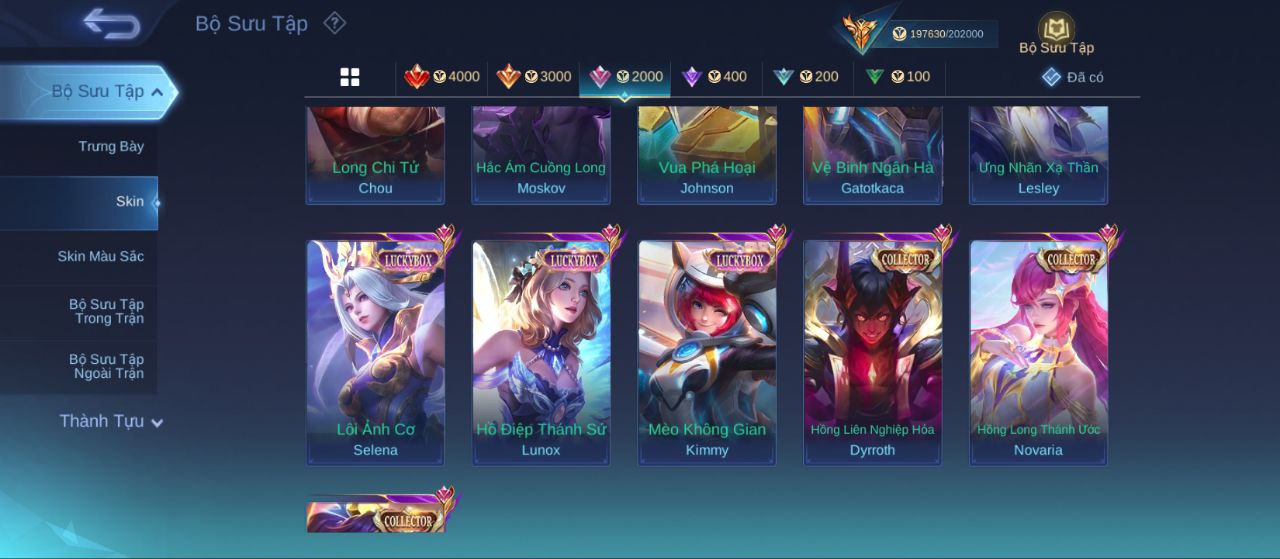Image resolution: width=1280 pixels, height=559 pixels.
Task: Pick Dyrroth's Hồng Liên Nghiệp Hỏa skin card
Action: pyautogui.click(x=872, y=352)
